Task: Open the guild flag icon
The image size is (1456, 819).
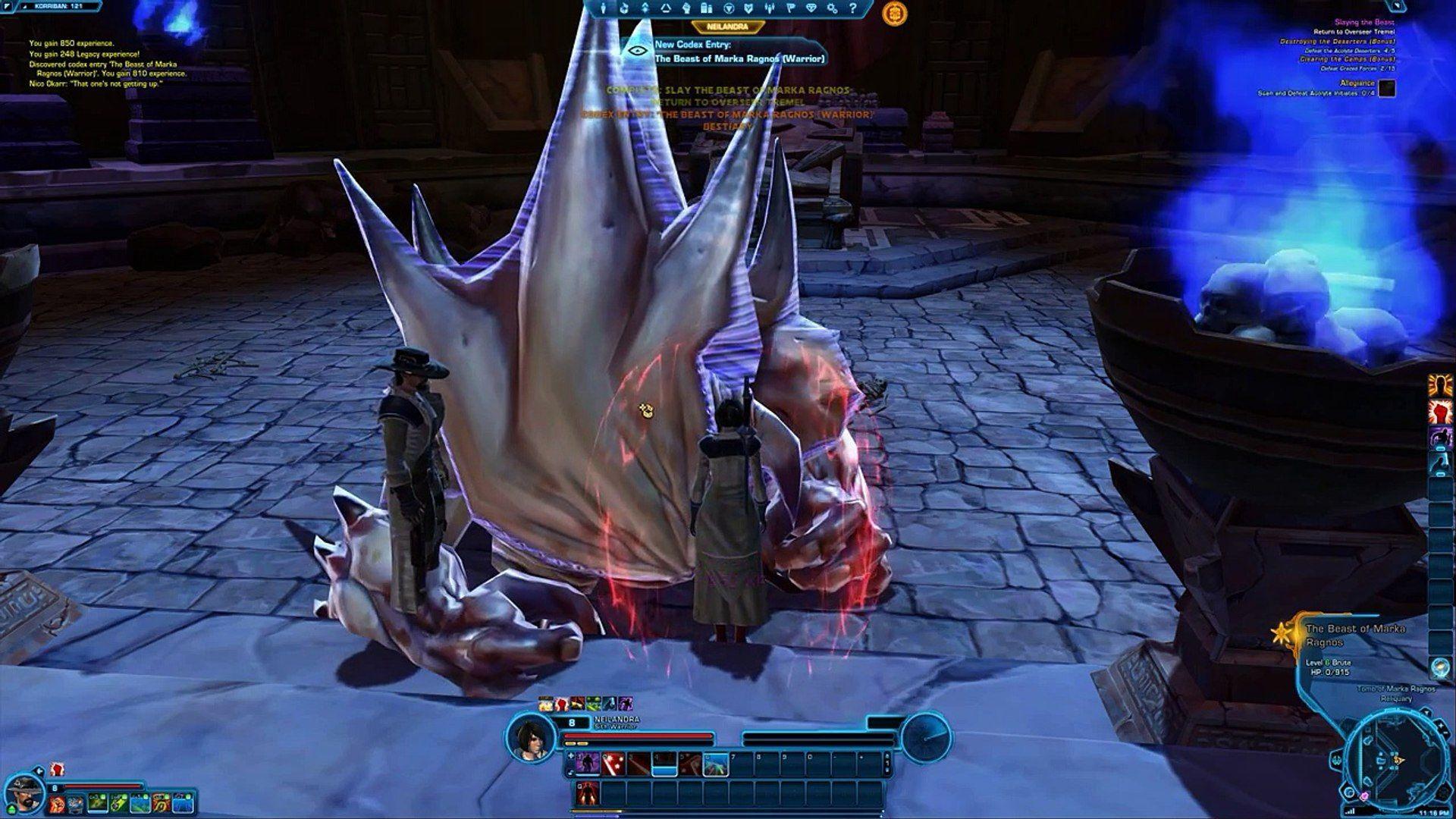Action: tap(791, 9)
